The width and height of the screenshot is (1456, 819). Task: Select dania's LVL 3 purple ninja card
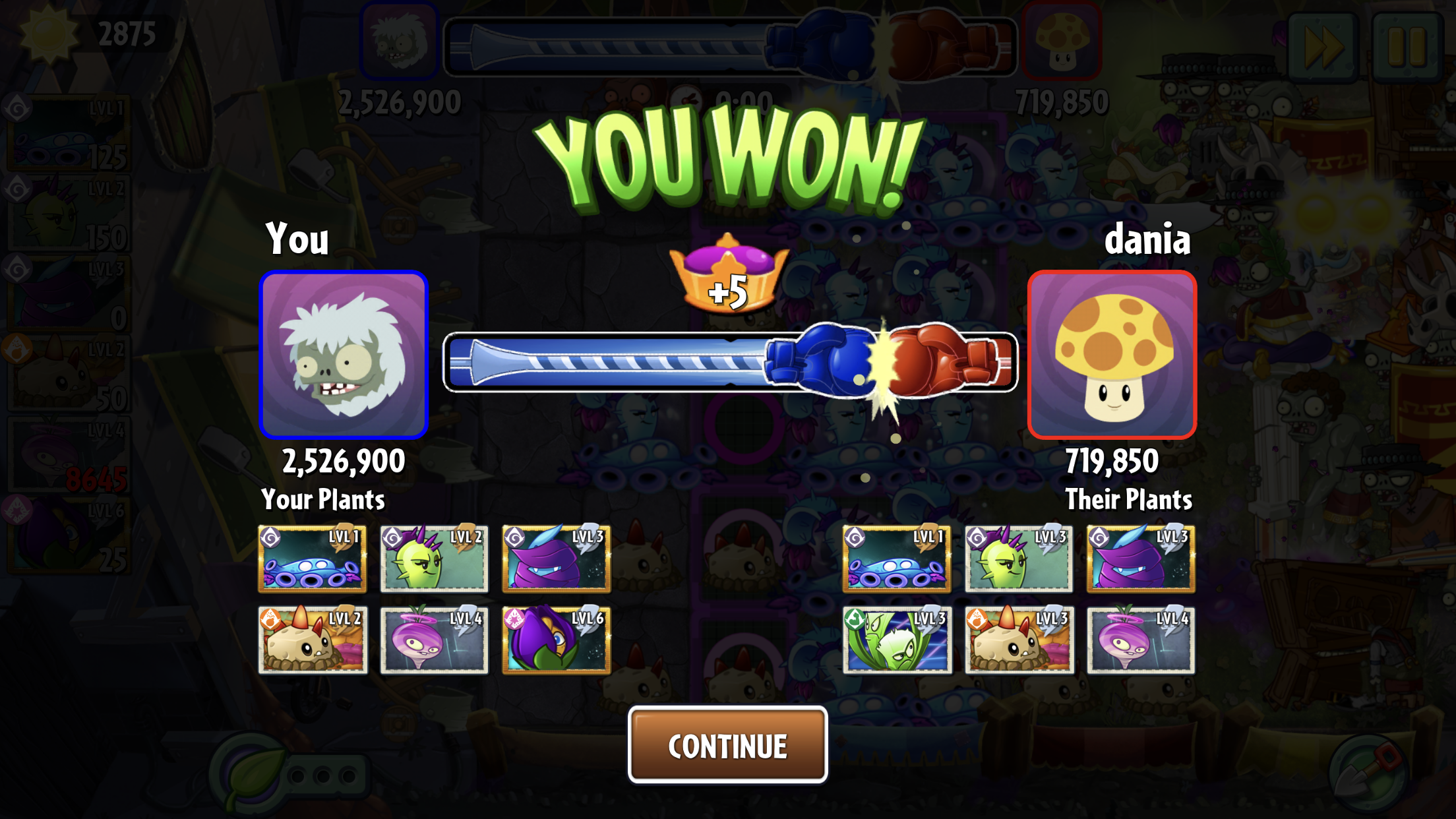pyautogui.click(x=1140, y=559)
